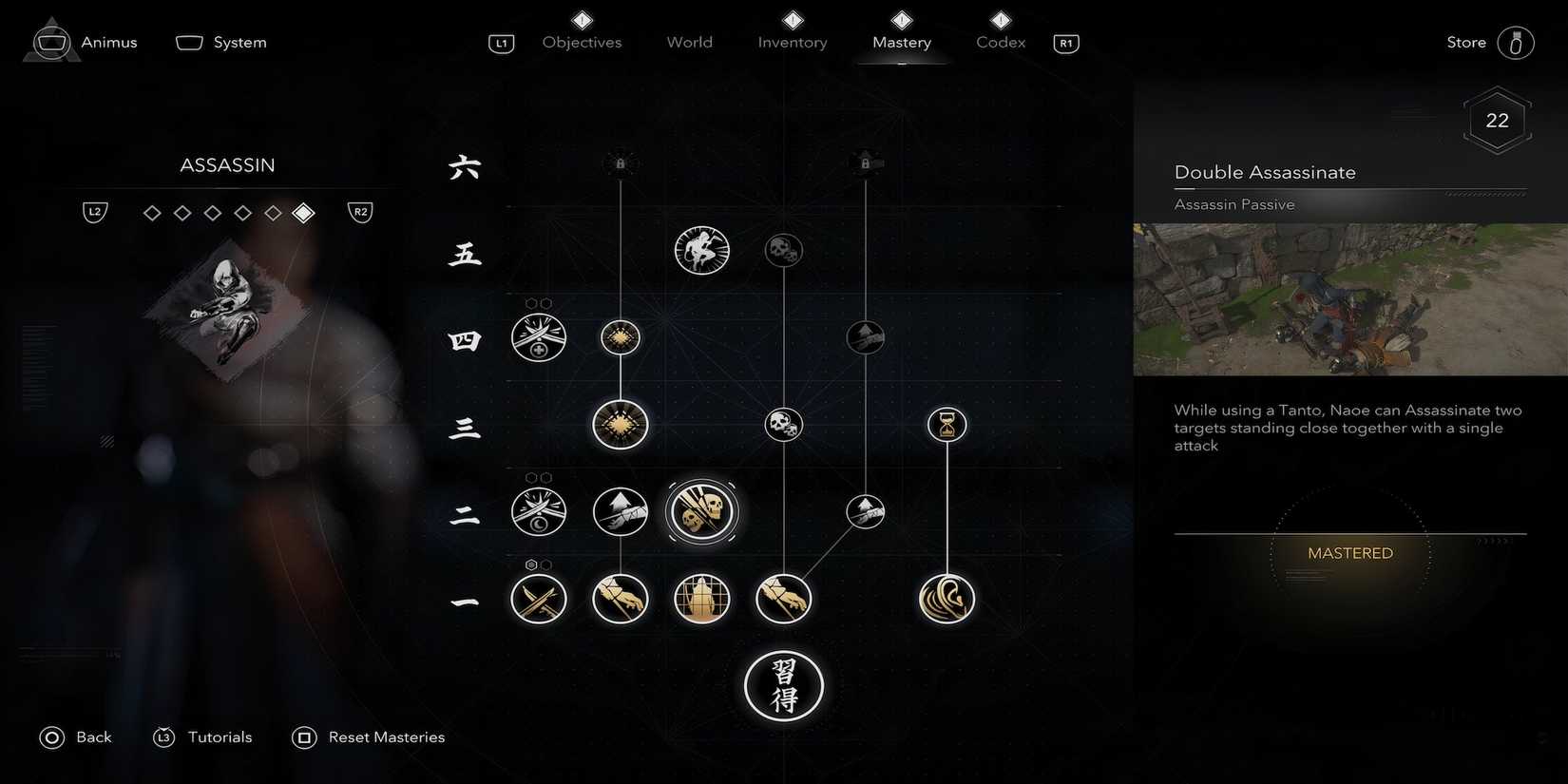
Task: Switch to the Inventory tab
Action: point(792,42)
